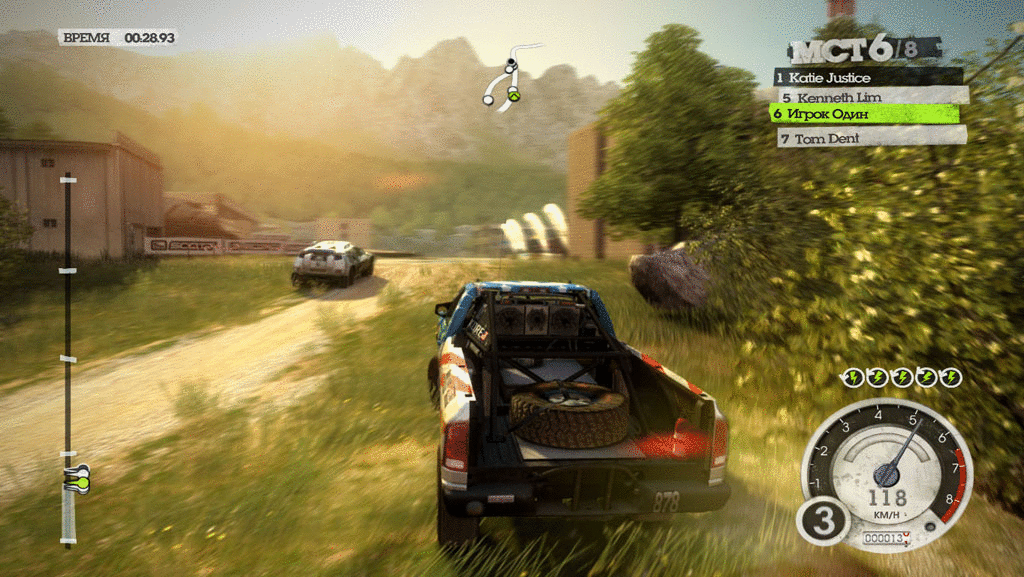Open the track outline minimap

(510, 75)
